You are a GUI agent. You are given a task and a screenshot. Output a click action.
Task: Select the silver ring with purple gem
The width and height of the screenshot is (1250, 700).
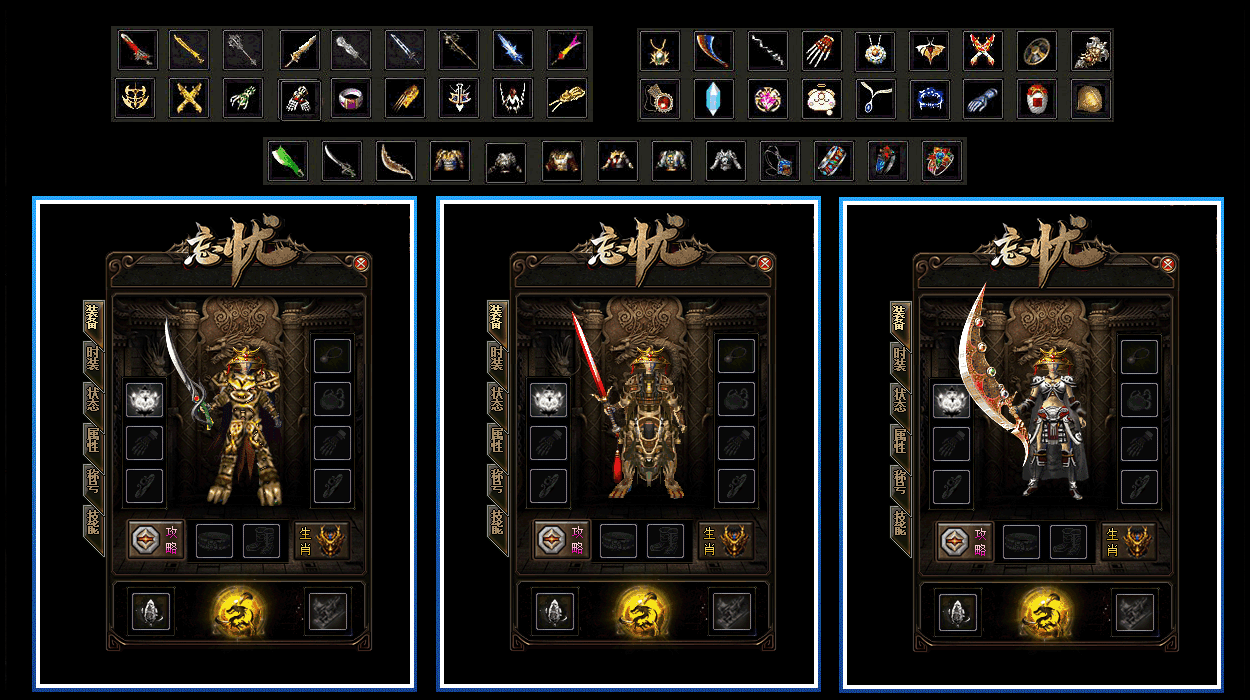(x=351, y=98)
